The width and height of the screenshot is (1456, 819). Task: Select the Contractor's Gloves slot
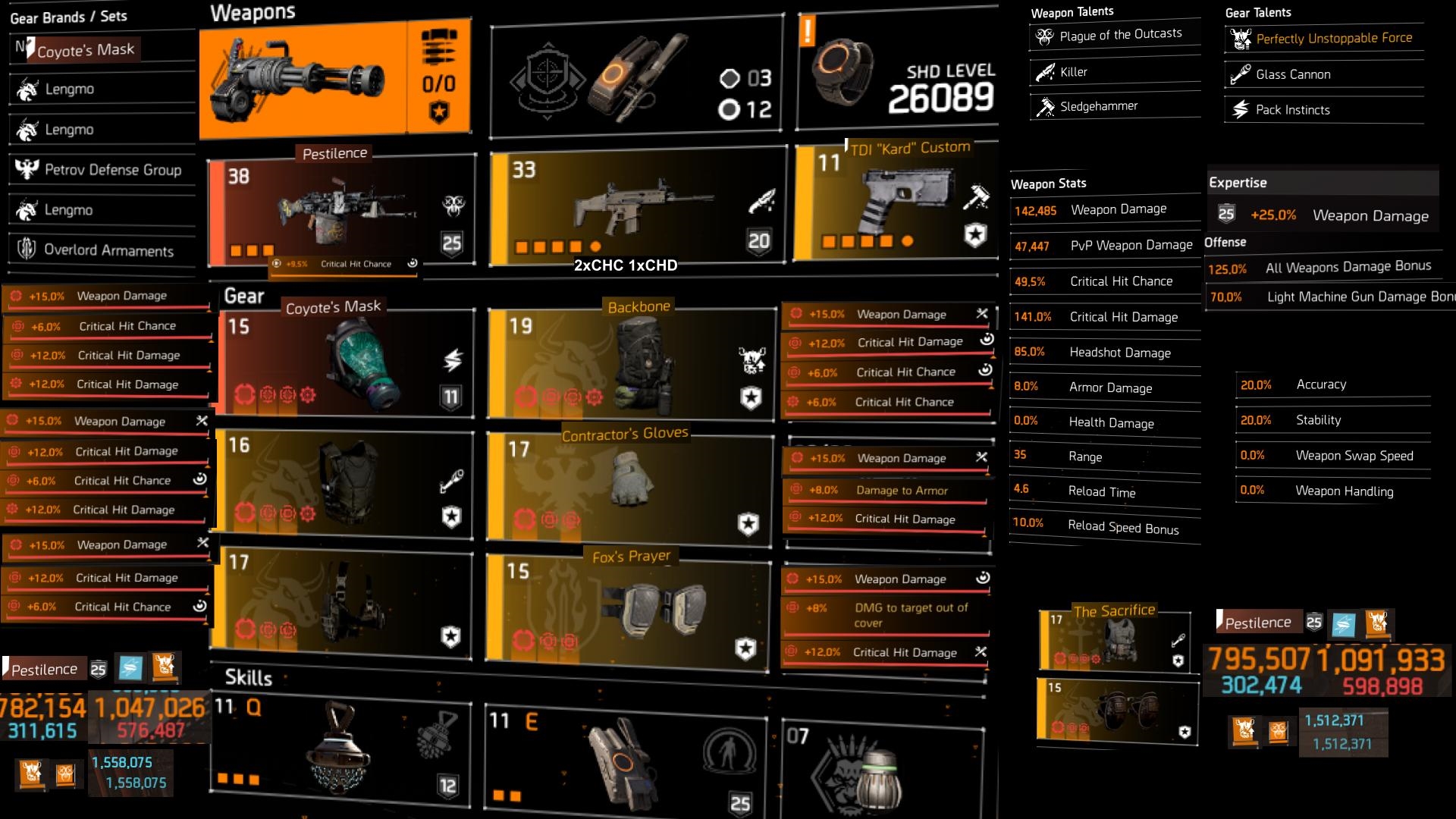pos(629,486)
